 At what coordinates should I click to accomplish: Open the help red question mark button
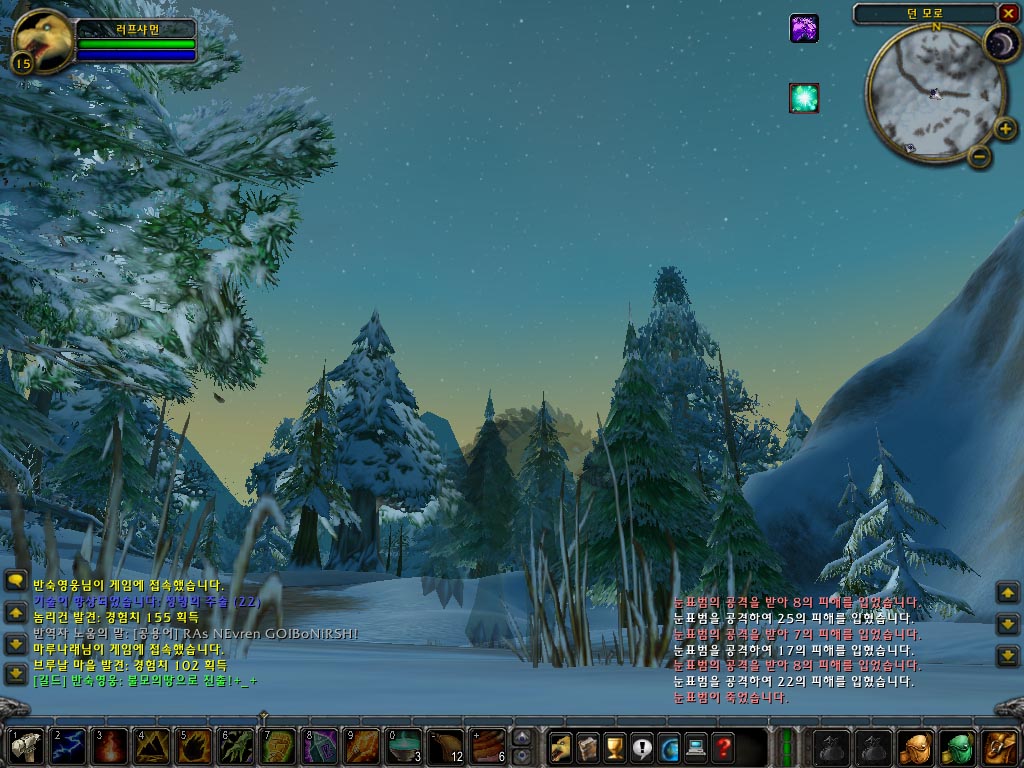pyautogui.click(x=723, y=747)
